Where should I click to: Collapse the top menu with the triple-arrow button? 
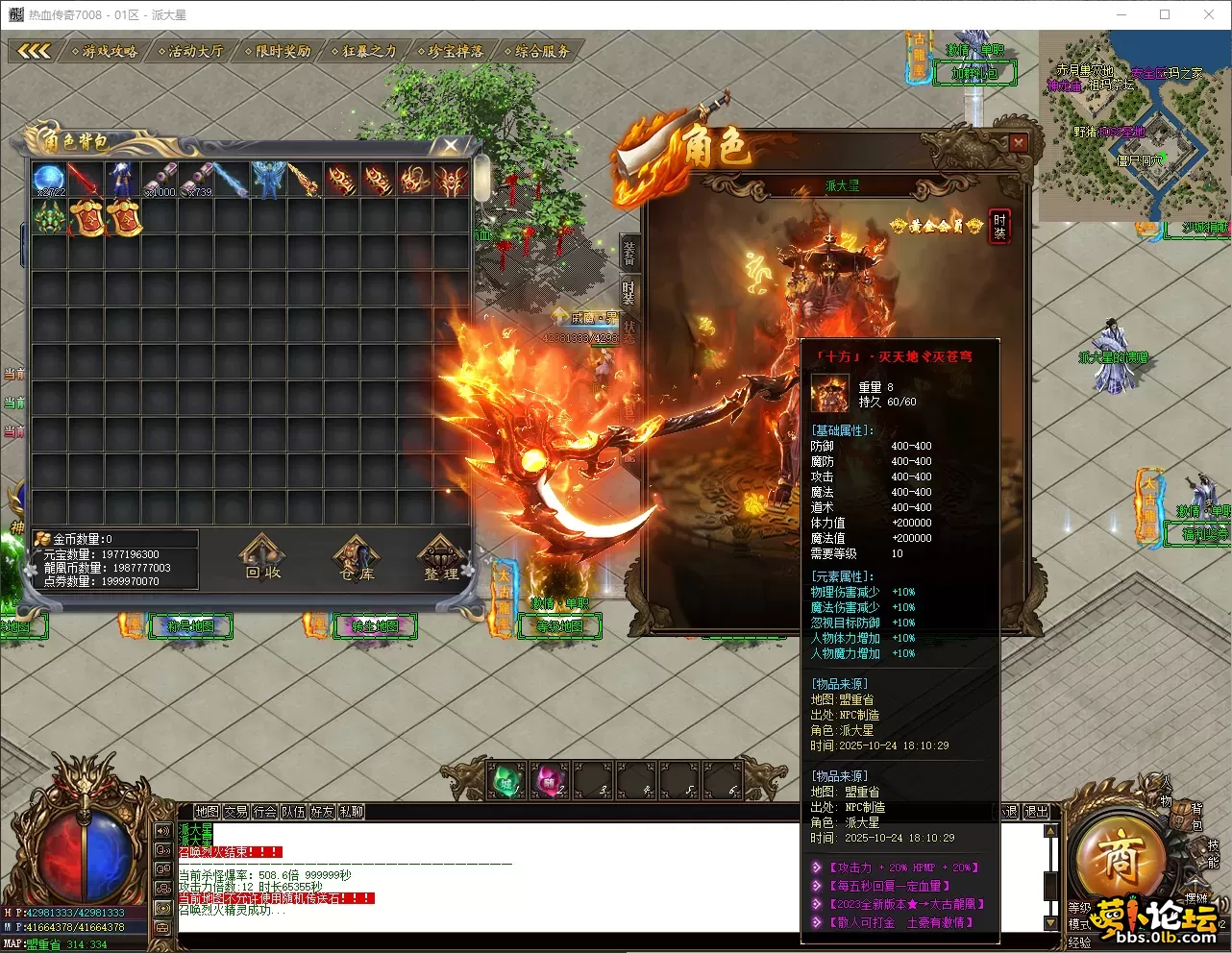coord(34,51)
